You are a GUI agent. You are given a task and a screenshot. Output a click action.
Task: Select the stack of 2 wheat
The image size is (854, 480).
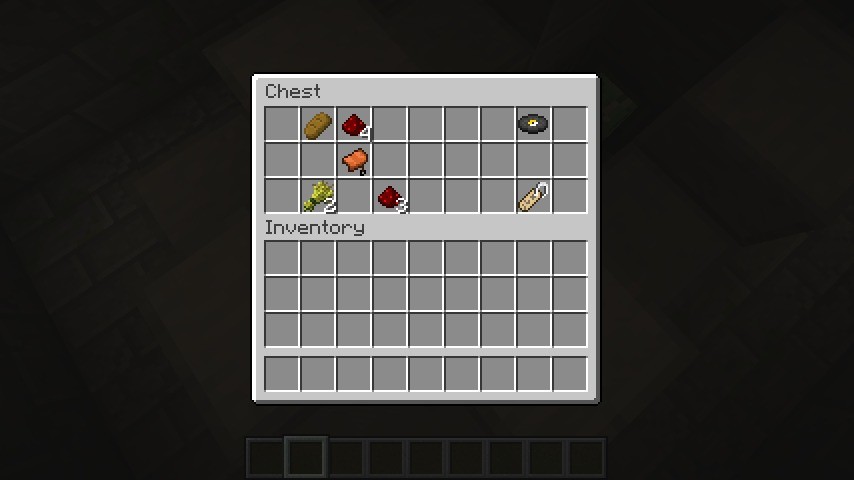318,196
